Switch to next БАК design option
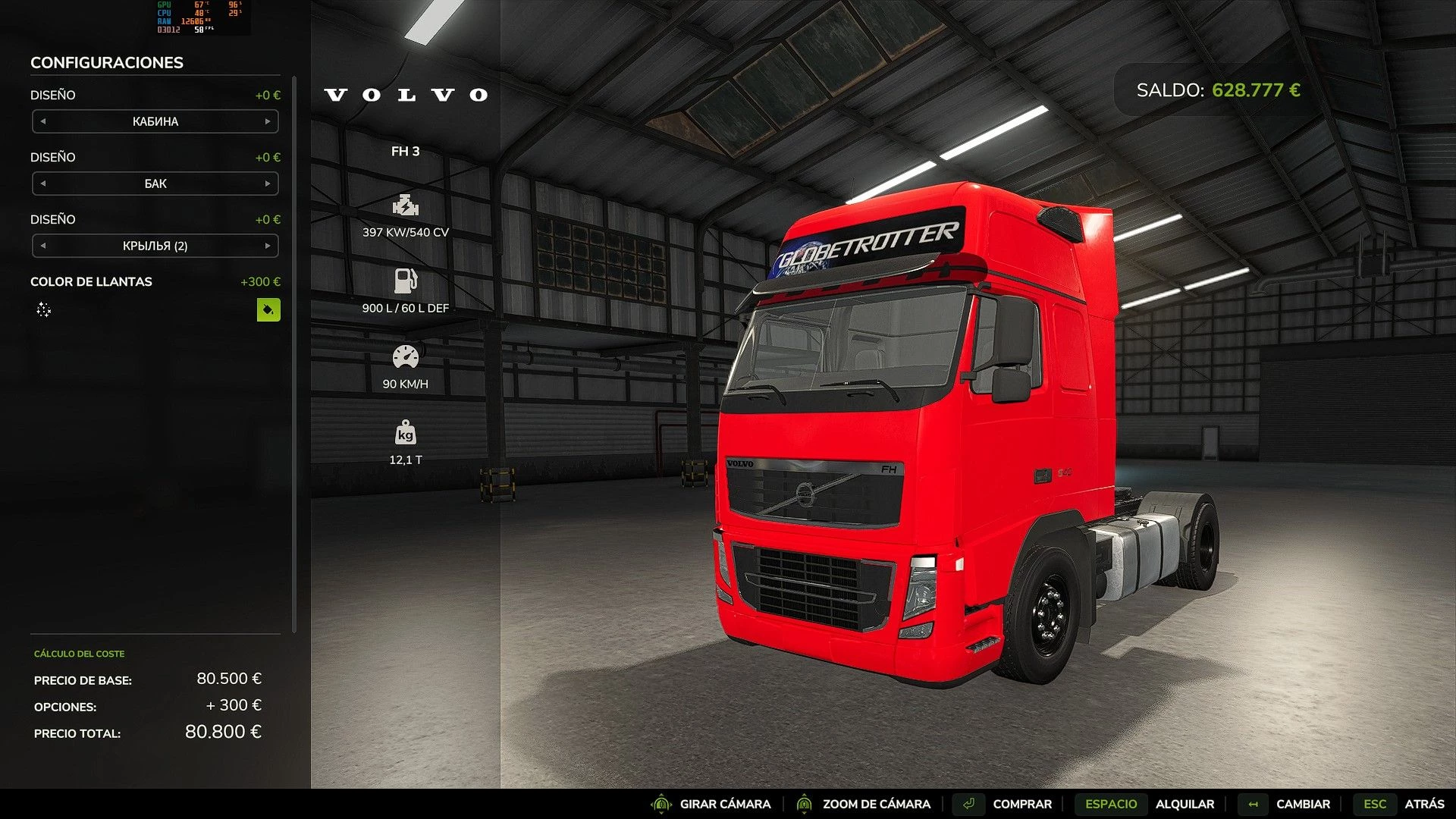 268,184
